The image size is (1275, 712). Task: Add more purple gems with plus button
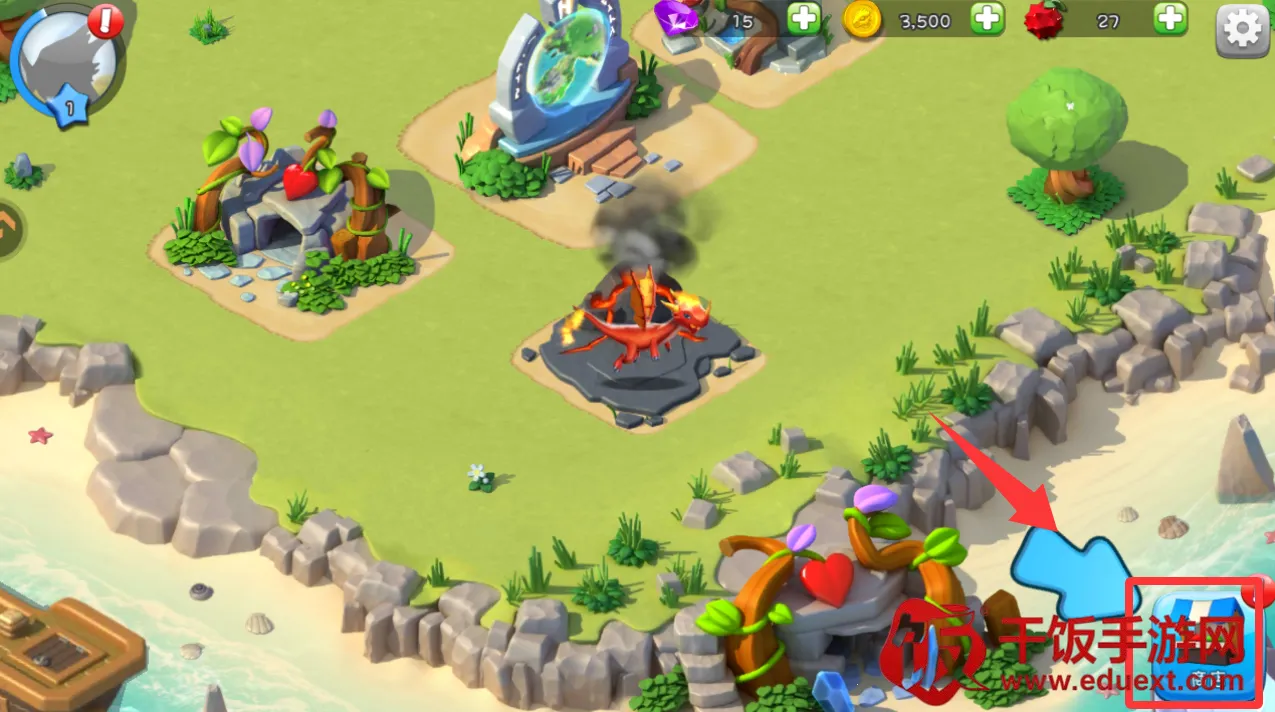pos(803,19)
